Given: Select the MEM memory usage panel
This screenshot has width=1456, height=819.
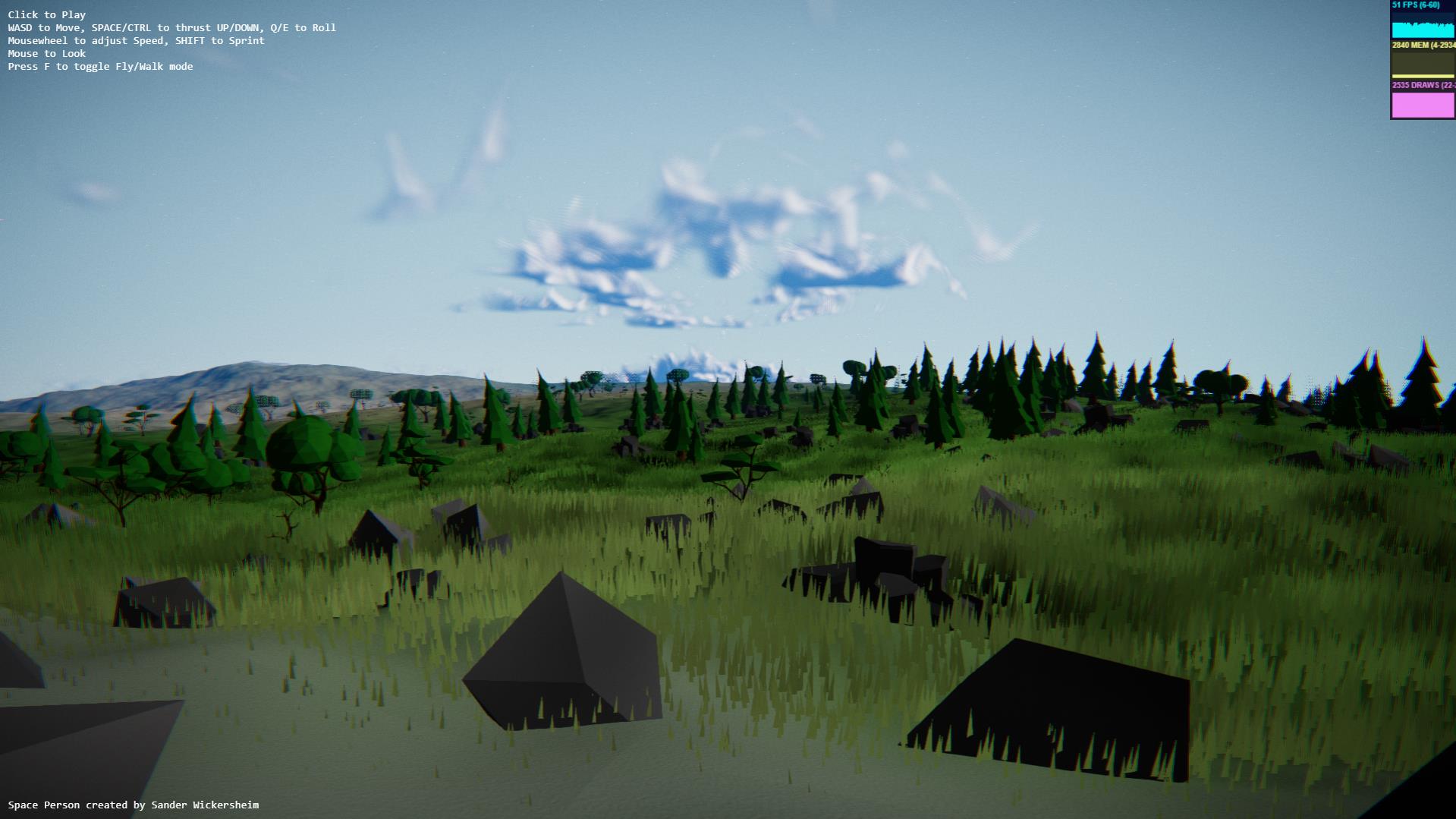Looking at the screenshot, I should tap(1423, 60).
